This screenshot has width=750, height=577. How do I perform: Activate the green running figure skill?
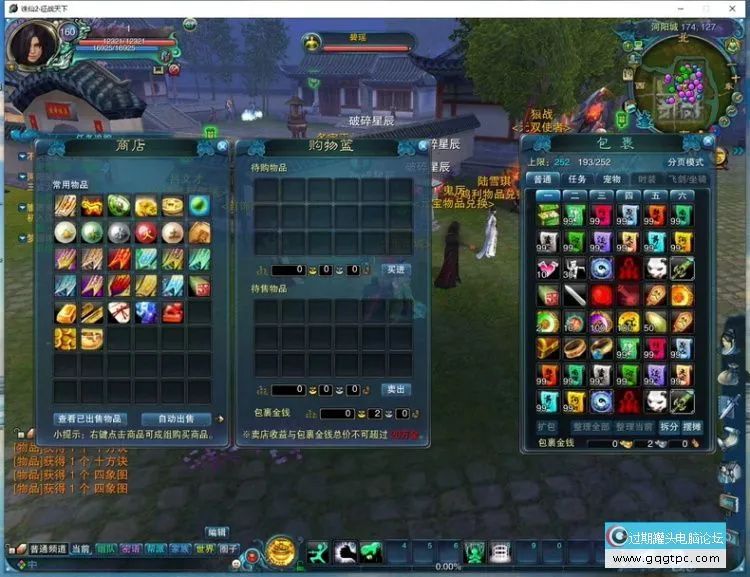click(x=318, y=551)
